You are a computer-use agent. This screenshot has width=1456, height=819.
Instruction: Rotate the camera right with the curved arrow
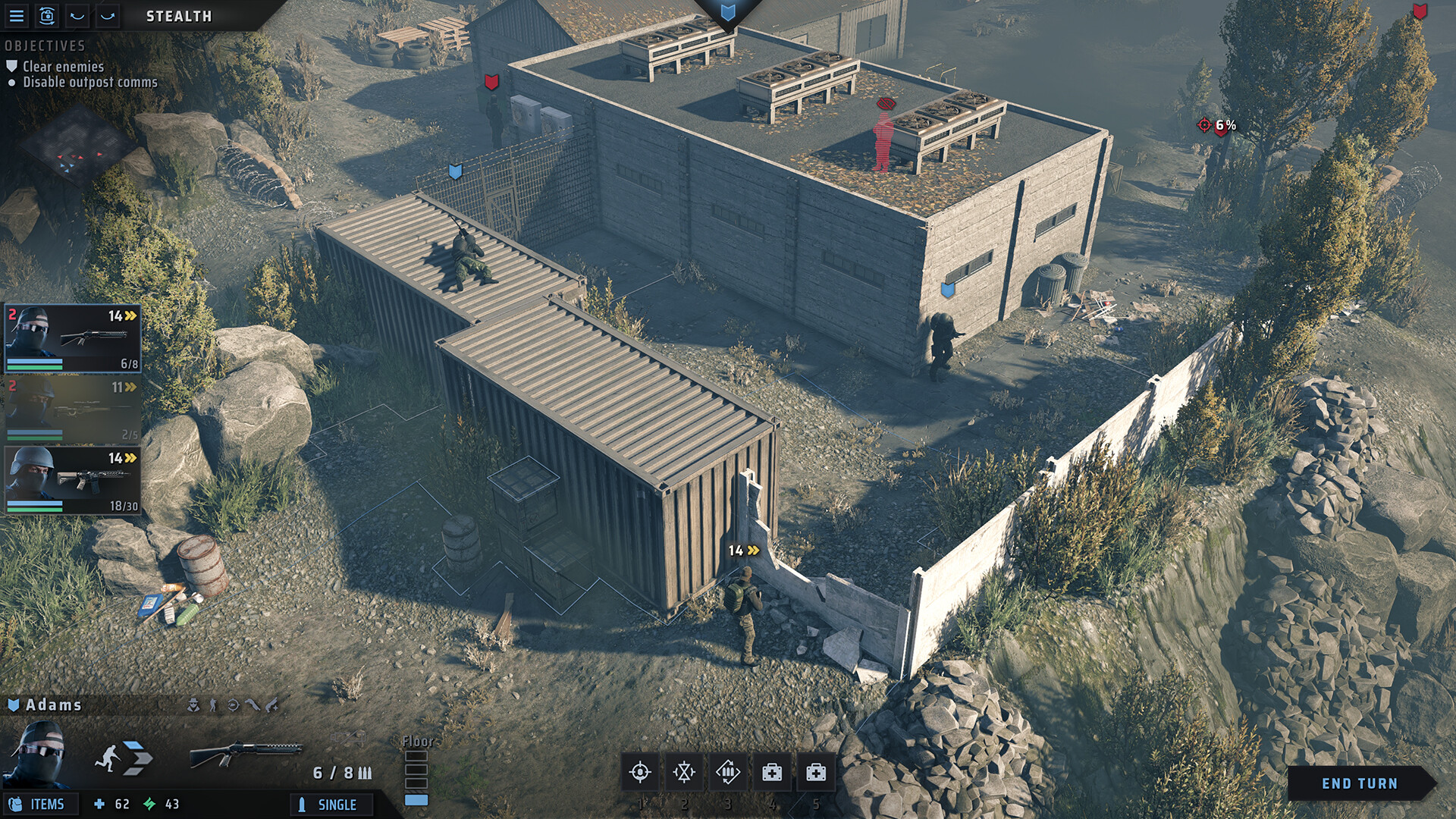[x=106, y=16]
